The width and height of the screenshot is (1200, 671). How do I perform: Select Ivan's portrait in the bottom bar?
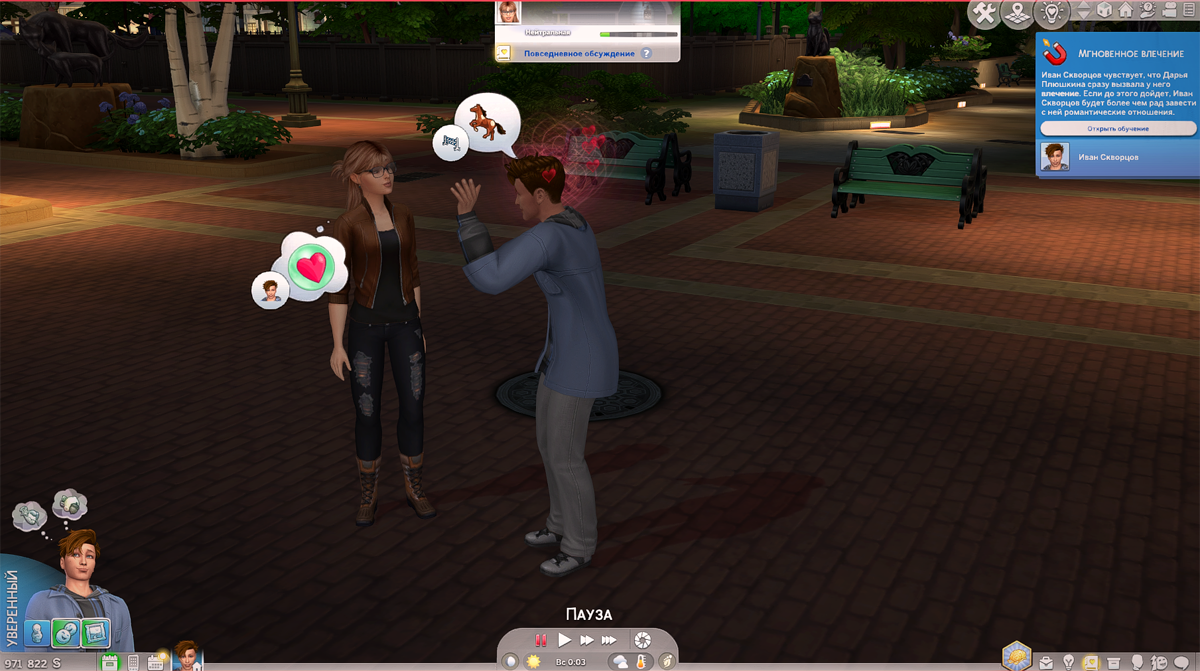188,656
